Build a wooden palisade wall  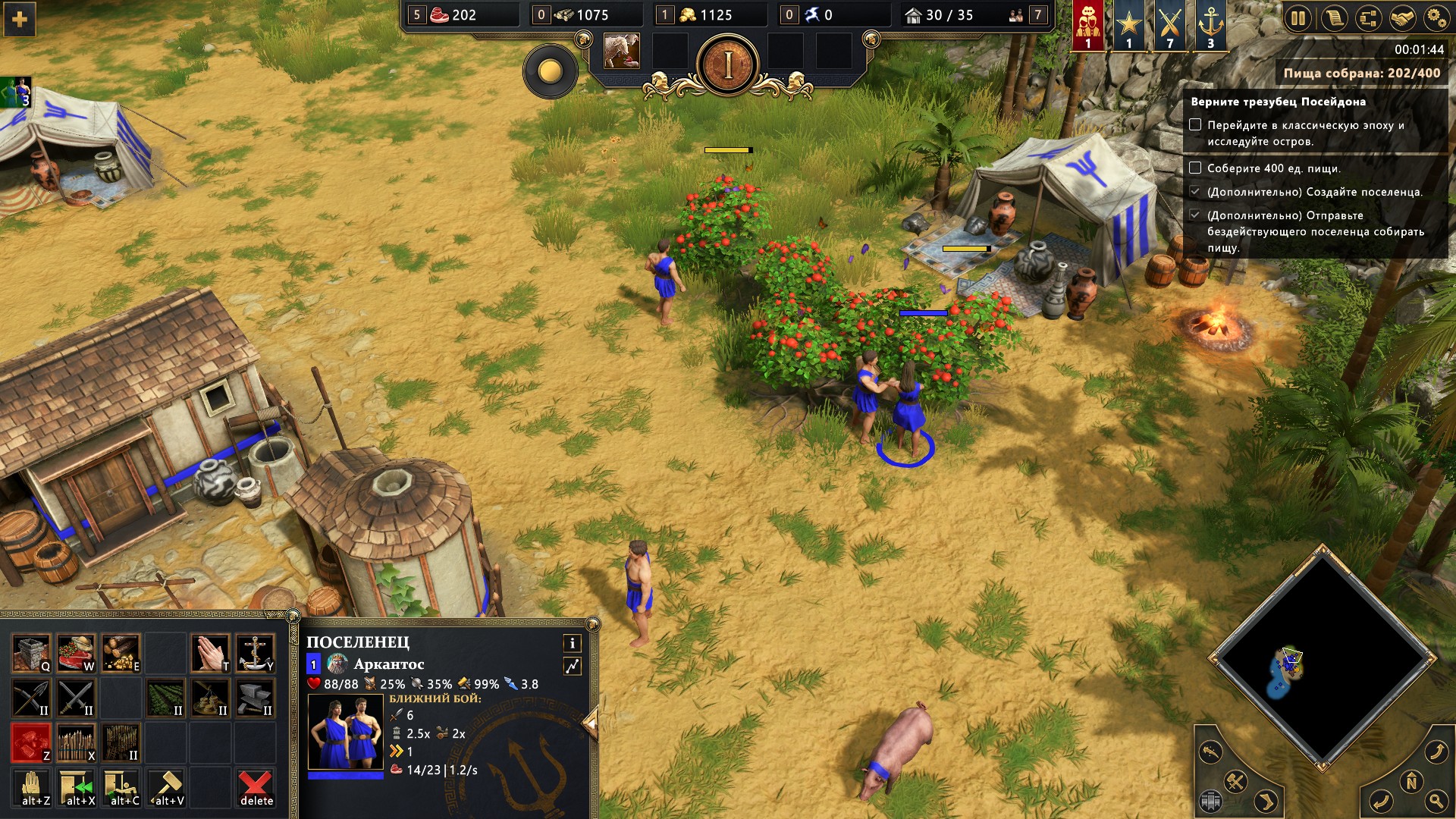tap(76, 743)
